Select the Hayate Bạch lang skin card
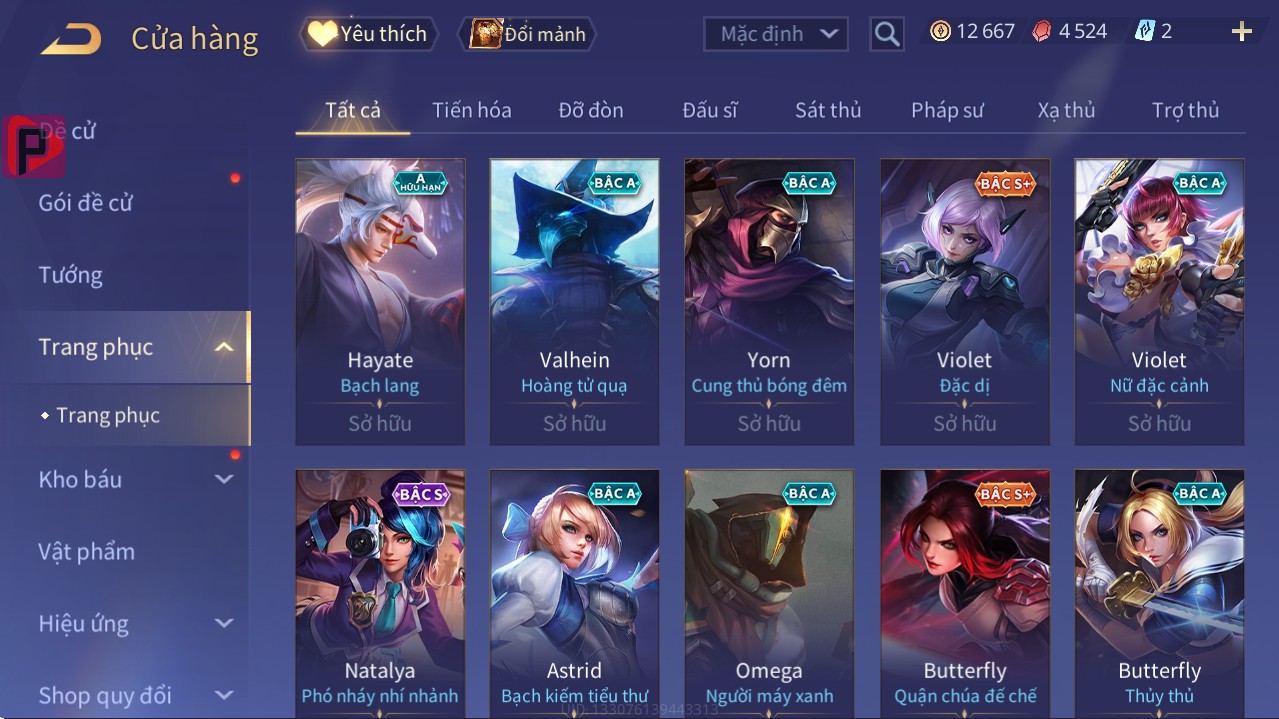The height and width of the screenshot is (719, 1279). tap(380, 300)
